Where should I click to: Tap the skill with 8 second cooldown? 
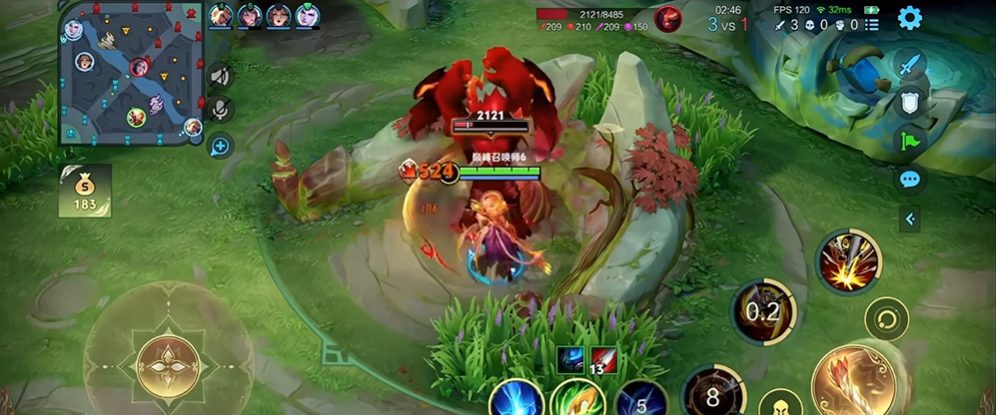coord(713,393)
